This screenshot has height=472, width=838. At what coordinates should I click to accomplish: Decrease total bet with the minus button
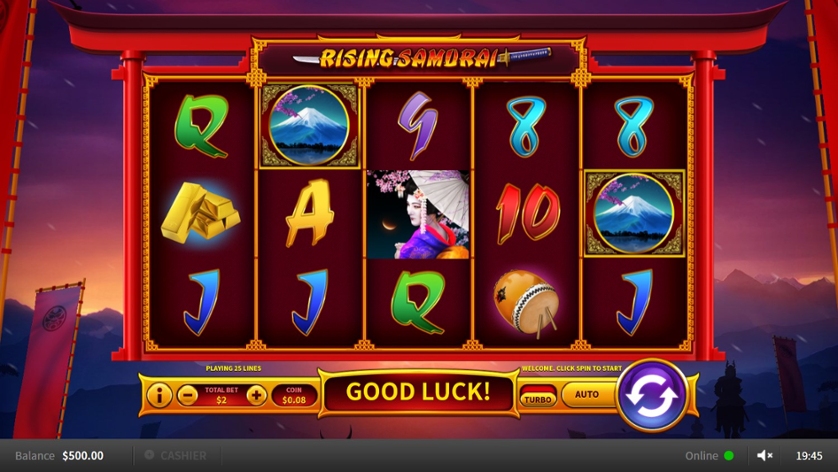click(x=187, y=394)
